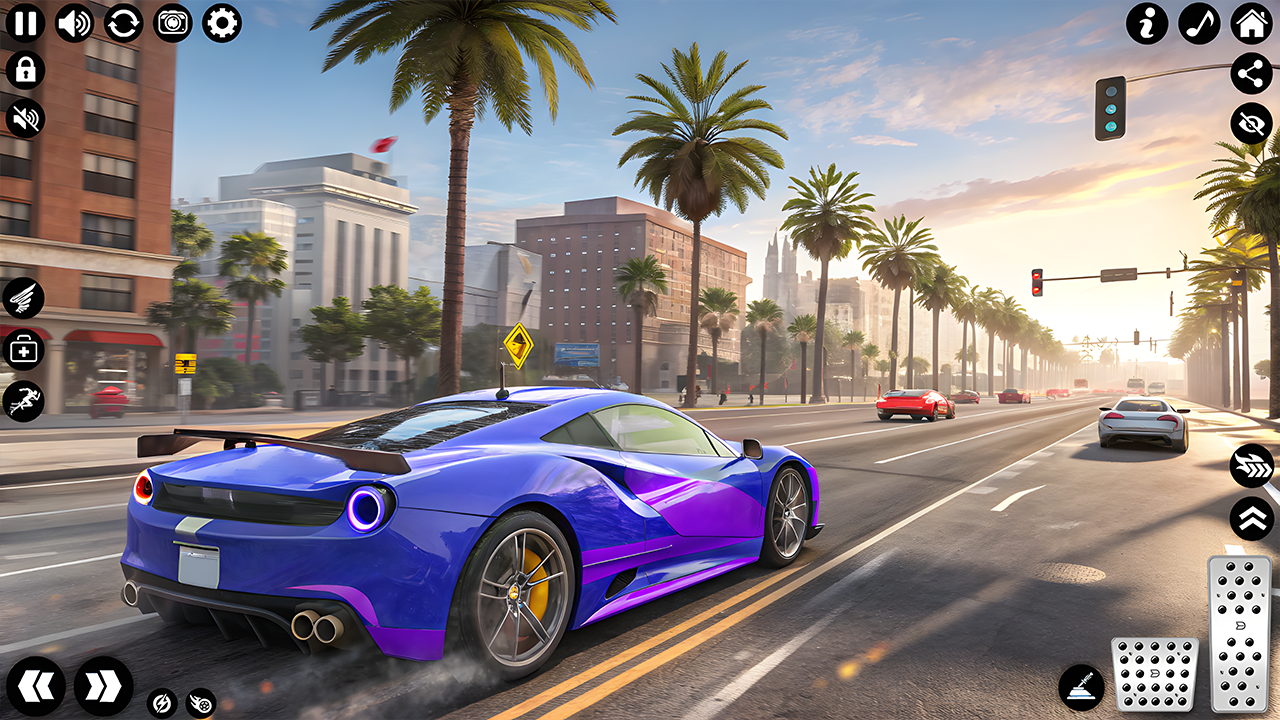Activate the lightning bolt boost icon
This screenshot has height=720, width=1280.
161,703
